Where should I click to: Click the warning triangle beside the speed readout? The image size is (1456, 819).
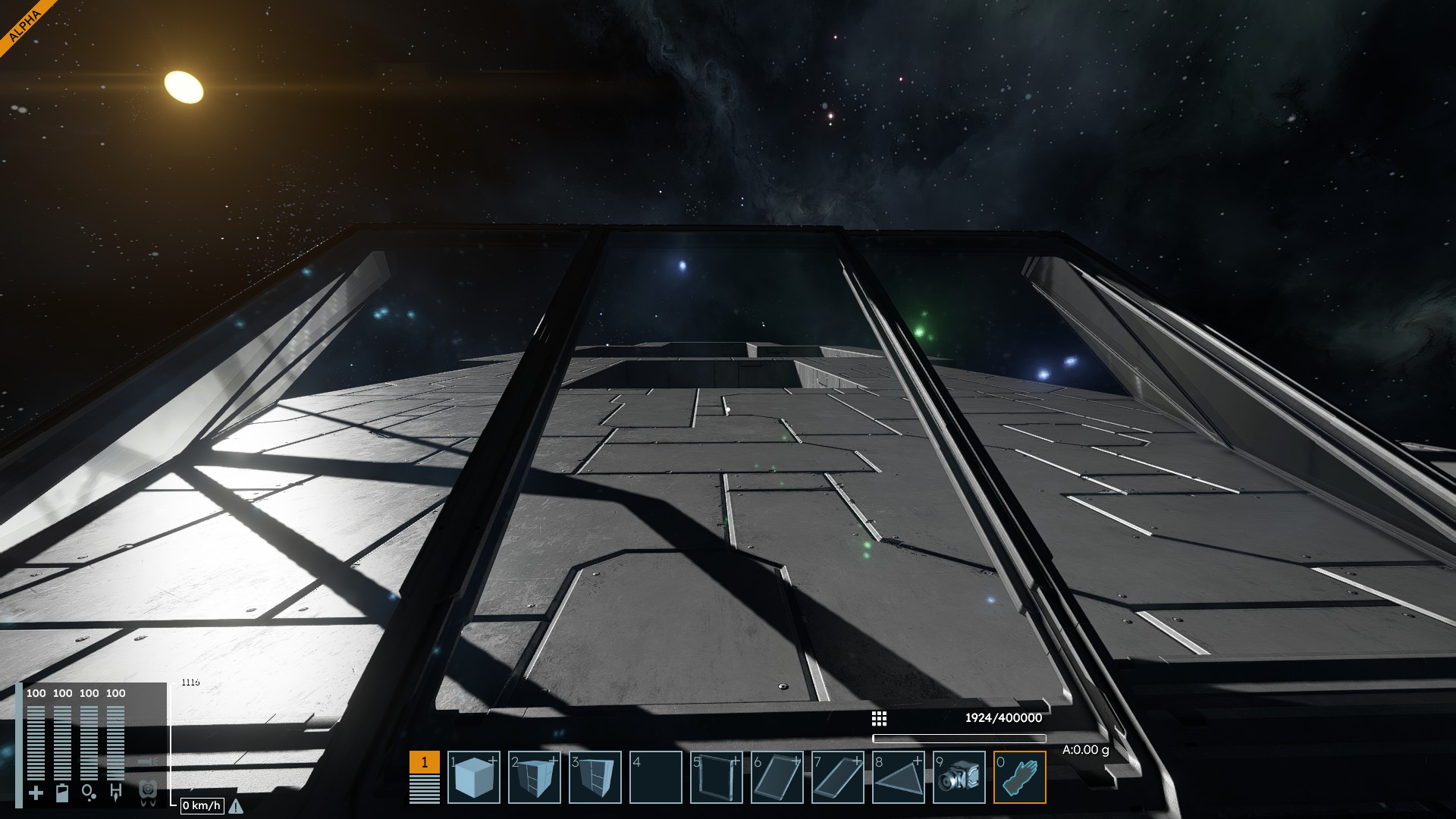click(x=236, y=806)
